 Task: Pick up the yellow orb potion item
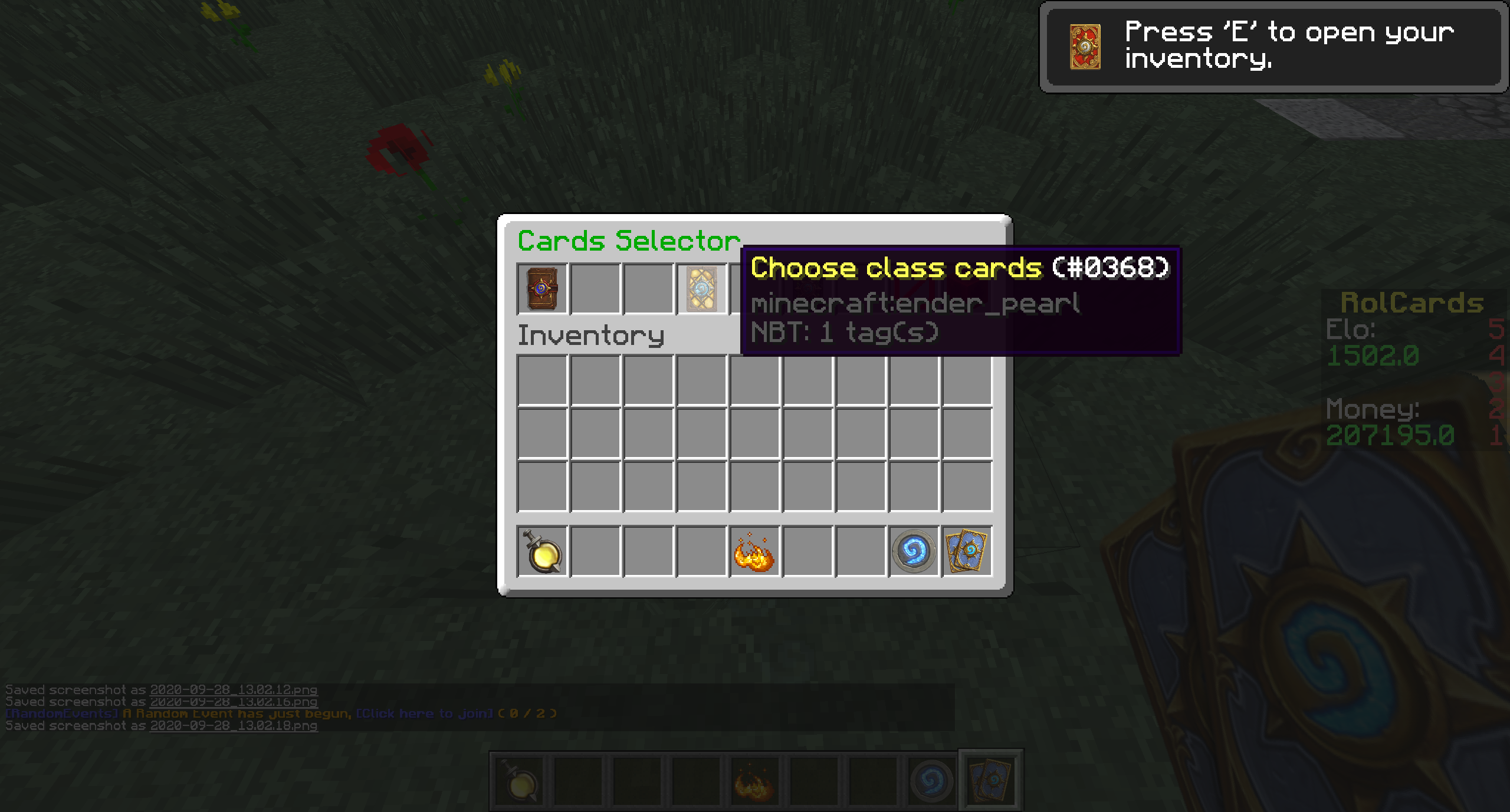(542, 552)
